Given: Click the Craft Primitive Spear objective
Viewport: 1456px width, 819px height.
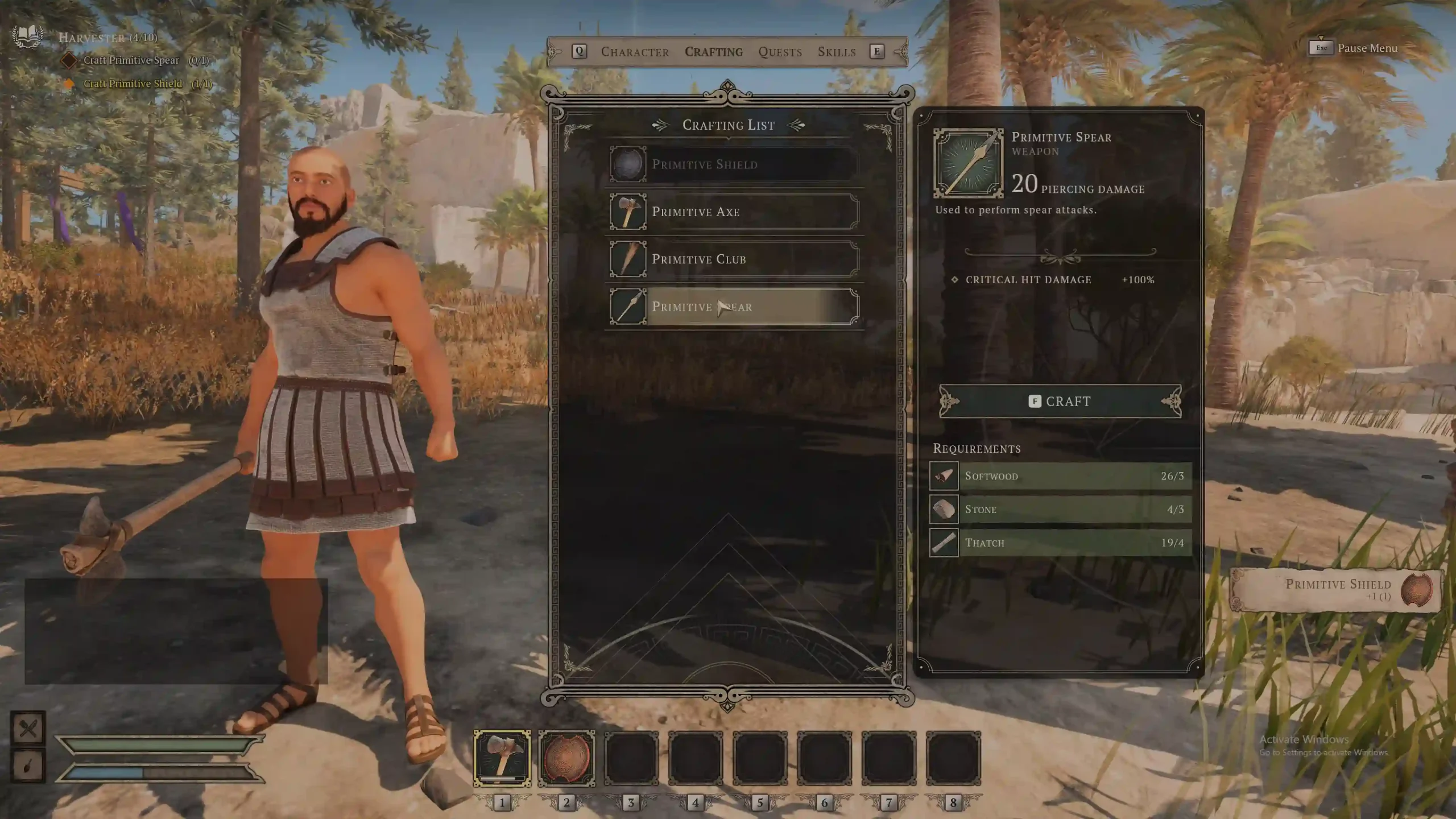Looking at the screenshot, I should 132,60.
